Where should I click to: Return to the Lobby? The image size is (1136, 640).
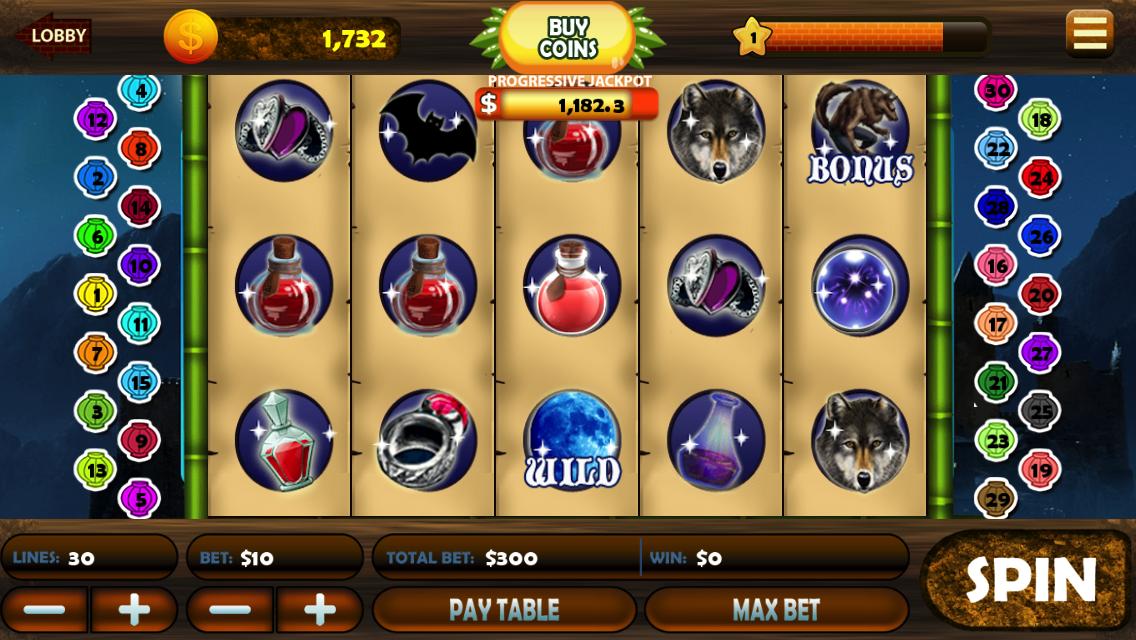coord(55,38)
